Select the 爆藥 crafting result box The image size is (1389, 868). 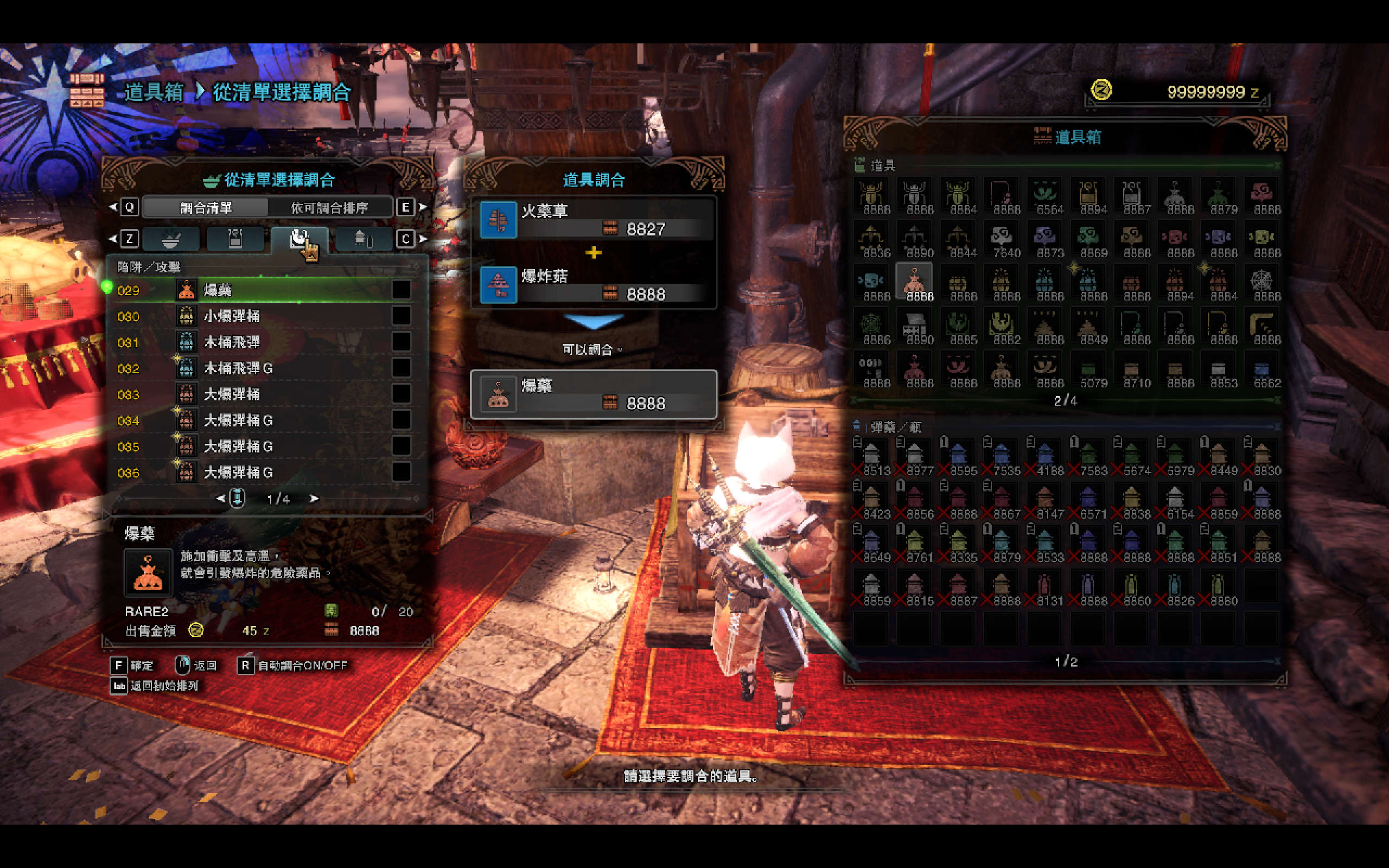pyautogui.click(x=594, y=394)
